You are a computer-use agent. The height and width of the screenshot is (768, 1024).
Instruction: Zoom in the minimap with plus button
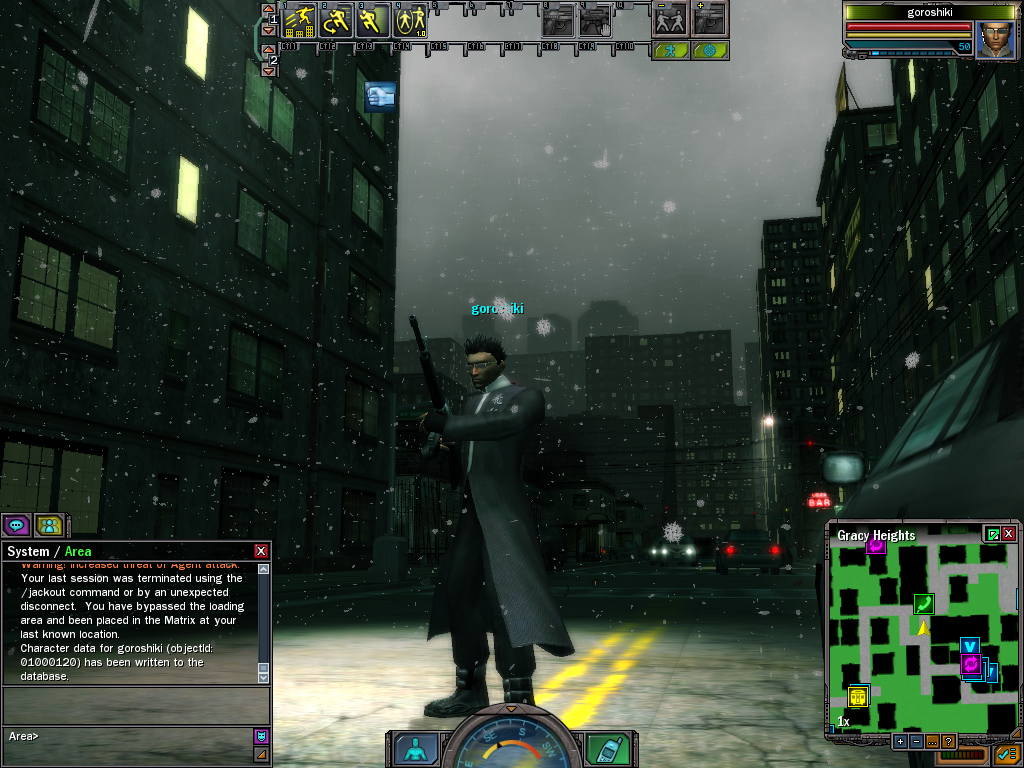click(900, 741)
